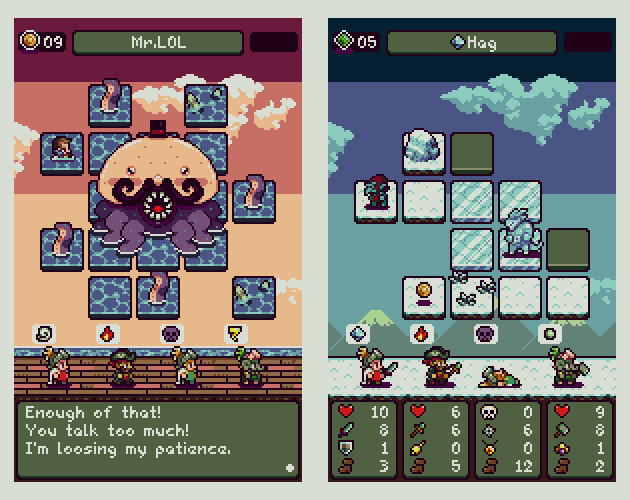Screen dimensions: 630x500
Task: Choose the skull icon in the Hag battle
Action: coord(485,333)
